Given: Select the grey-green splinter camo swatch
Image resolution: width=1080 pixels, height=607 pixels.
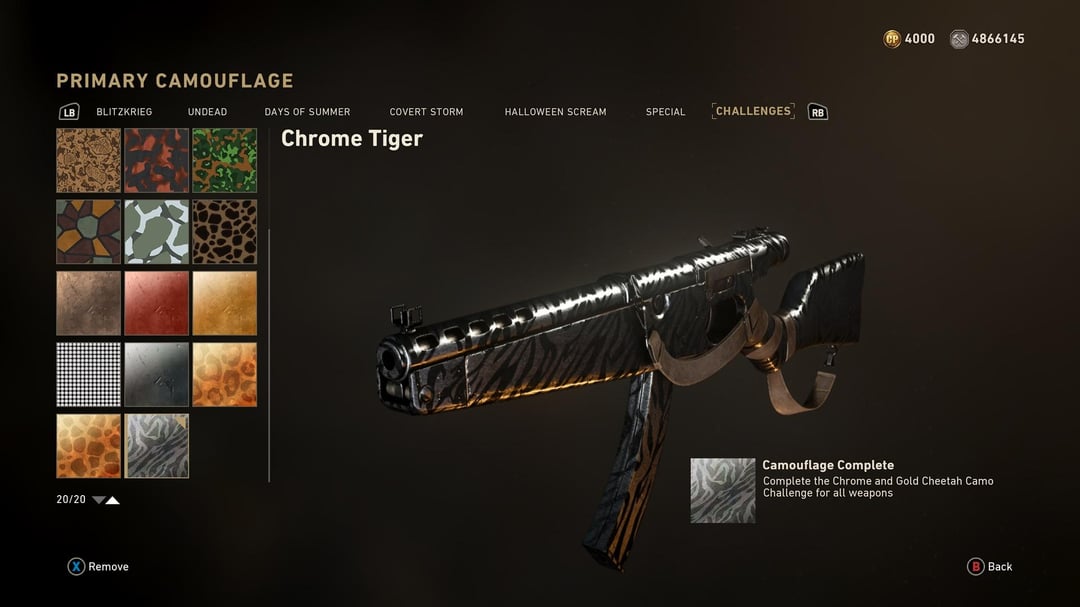Looking at the screenshot, I should [x=156, y=232].
